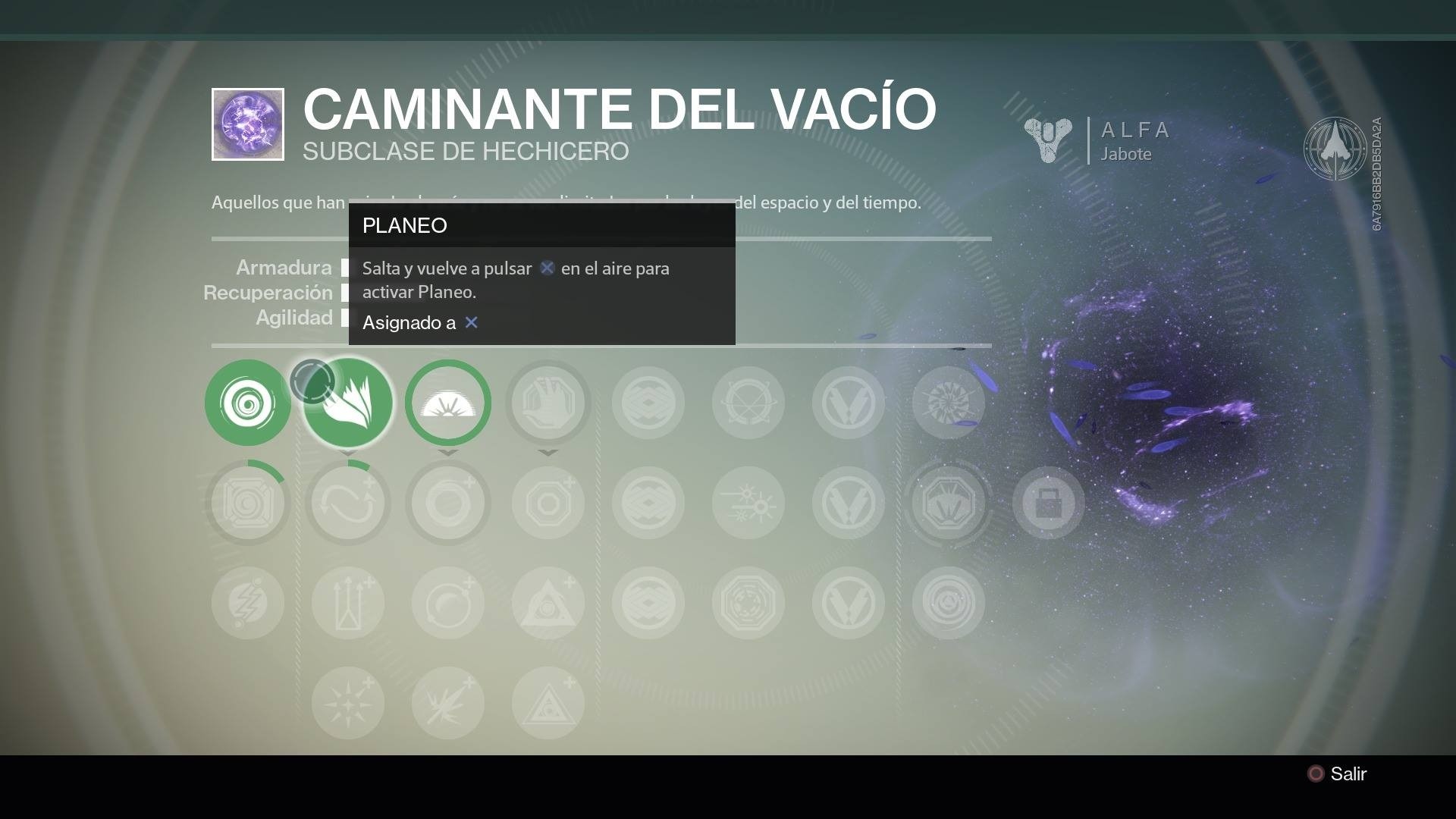
Task: Click the Voidwalker subclass emblem top-left
Action: click(x=247, y=124)
